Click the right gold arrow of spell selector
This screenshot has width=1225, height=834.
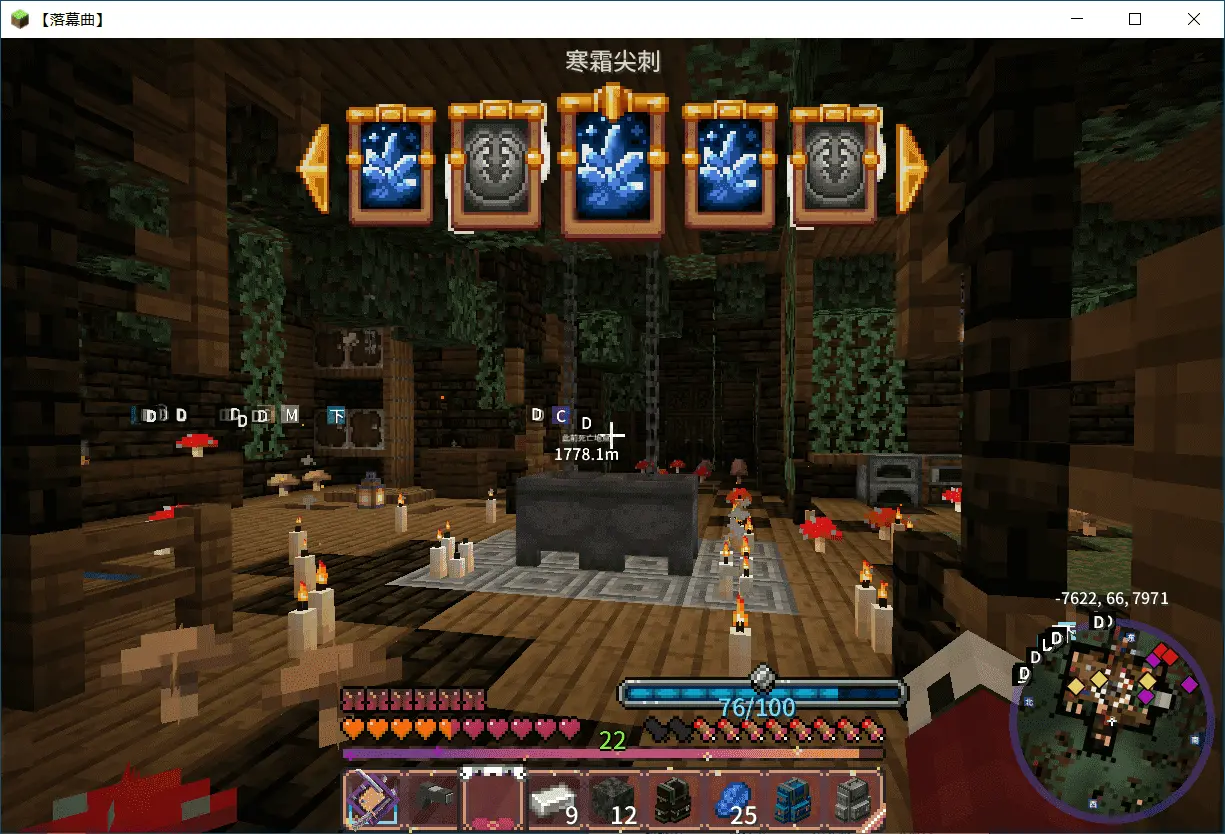[x=911, y=168]
